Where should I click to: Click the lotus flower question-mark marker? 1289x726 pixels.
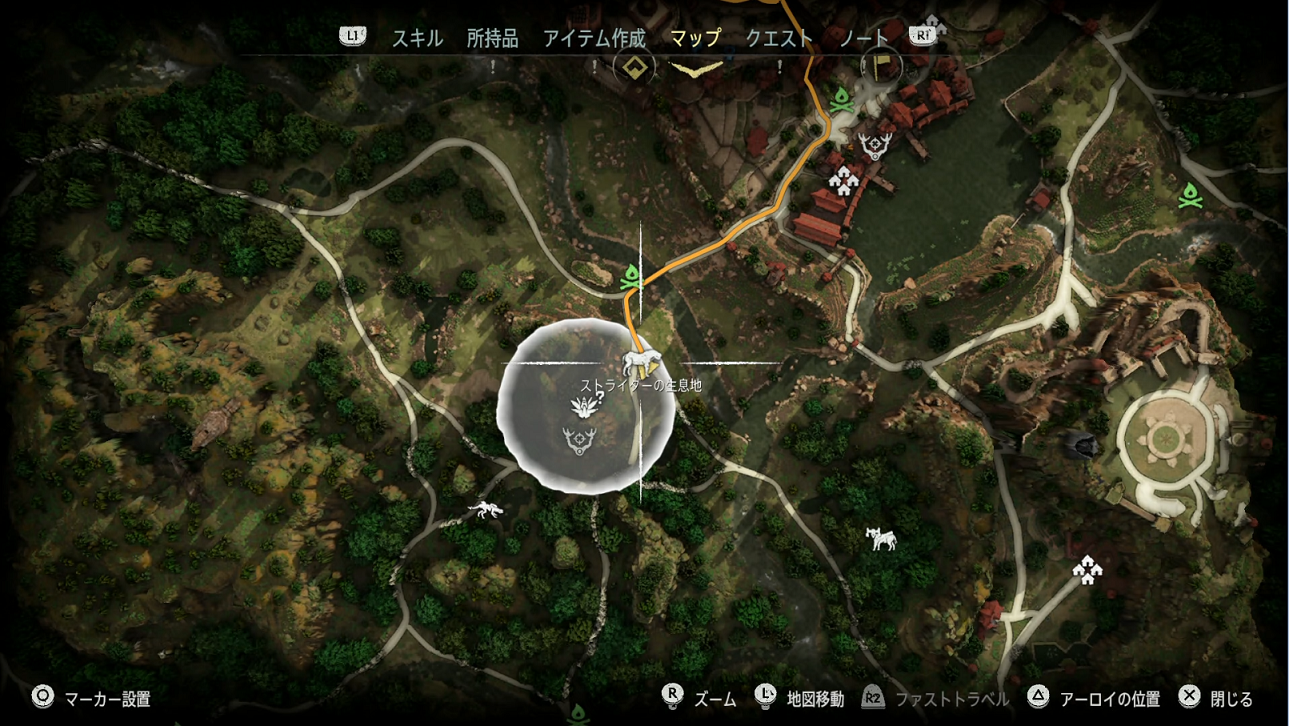click(x=585, y=405)
